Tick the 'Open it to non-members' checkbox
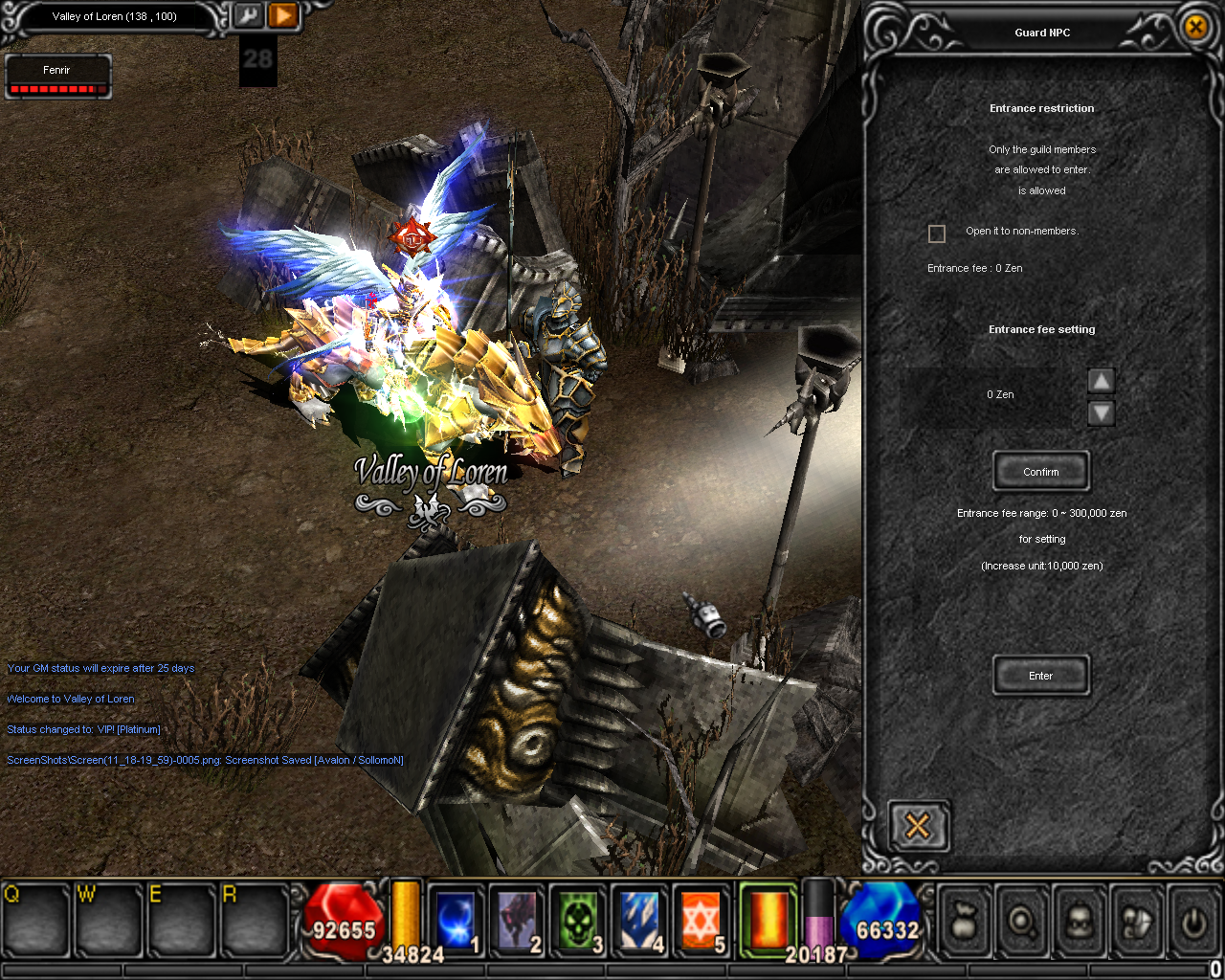Screen dimensions: 1225x980 click(x=937, y=234)
